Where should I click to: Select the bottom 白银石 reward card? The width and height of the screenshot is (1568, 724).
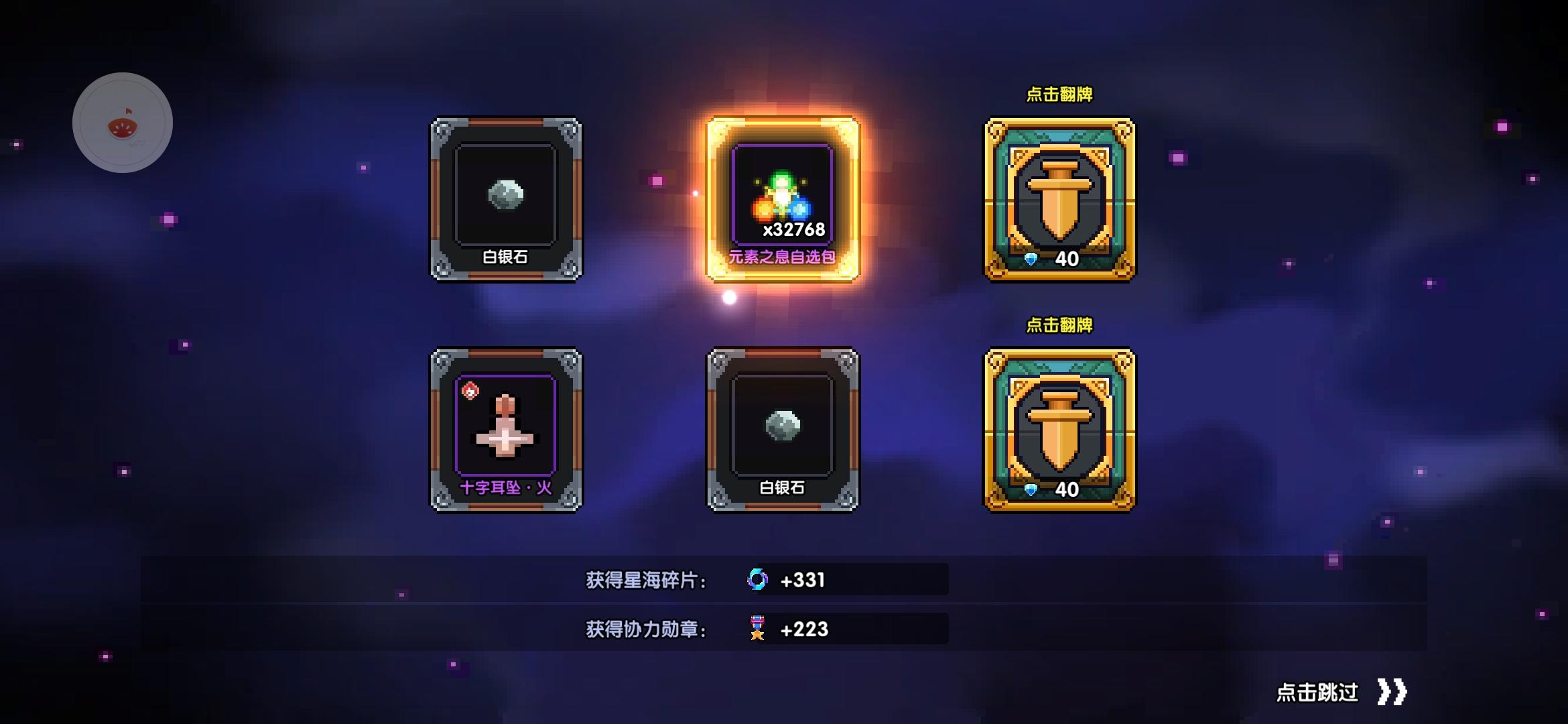(x=784, y=429)
